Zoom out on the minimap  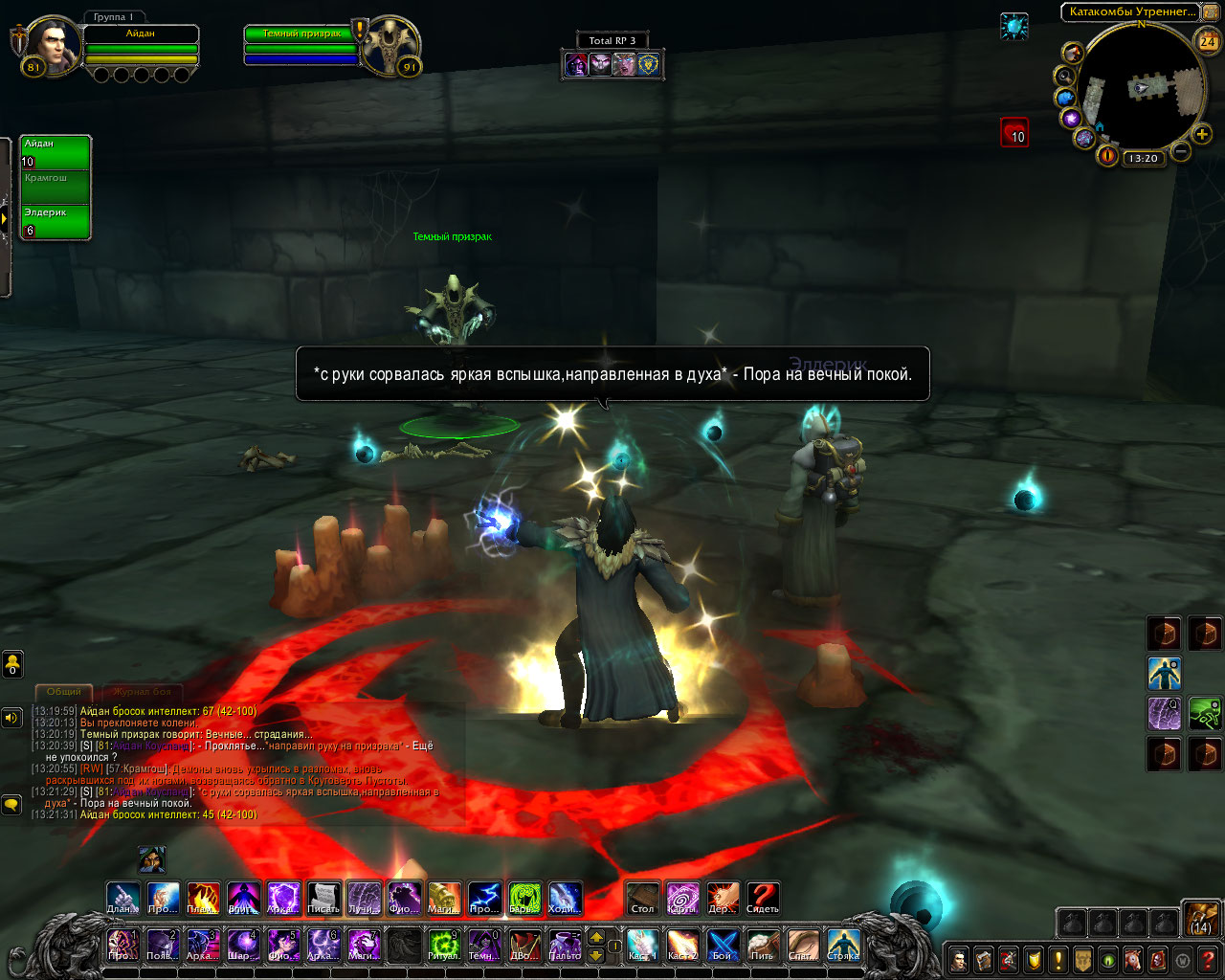[1181, 151]
